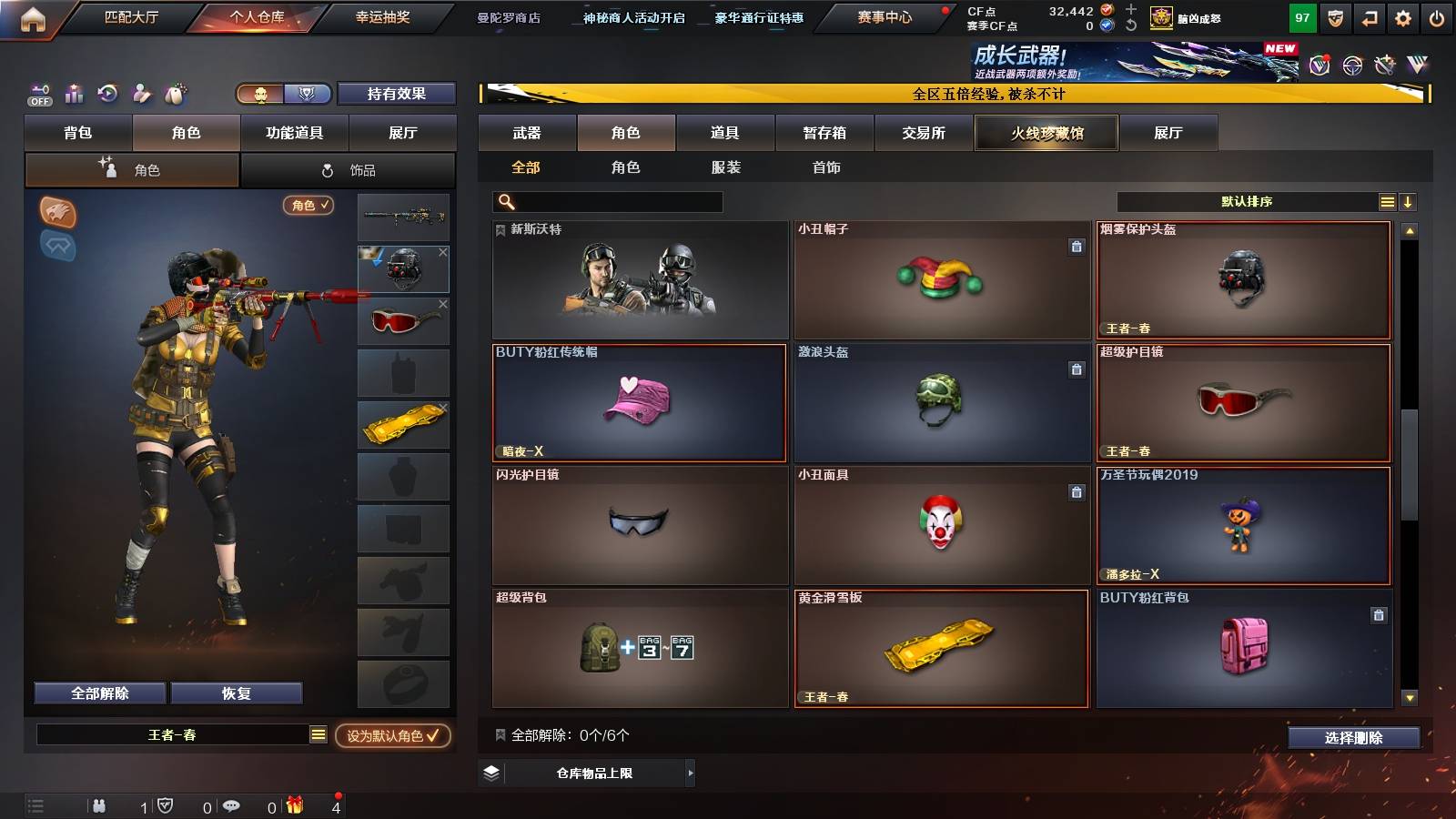Click the replay icon in the left toolbar
The height and width of the screenshot is (819, 1456).
tap(108, 92)
